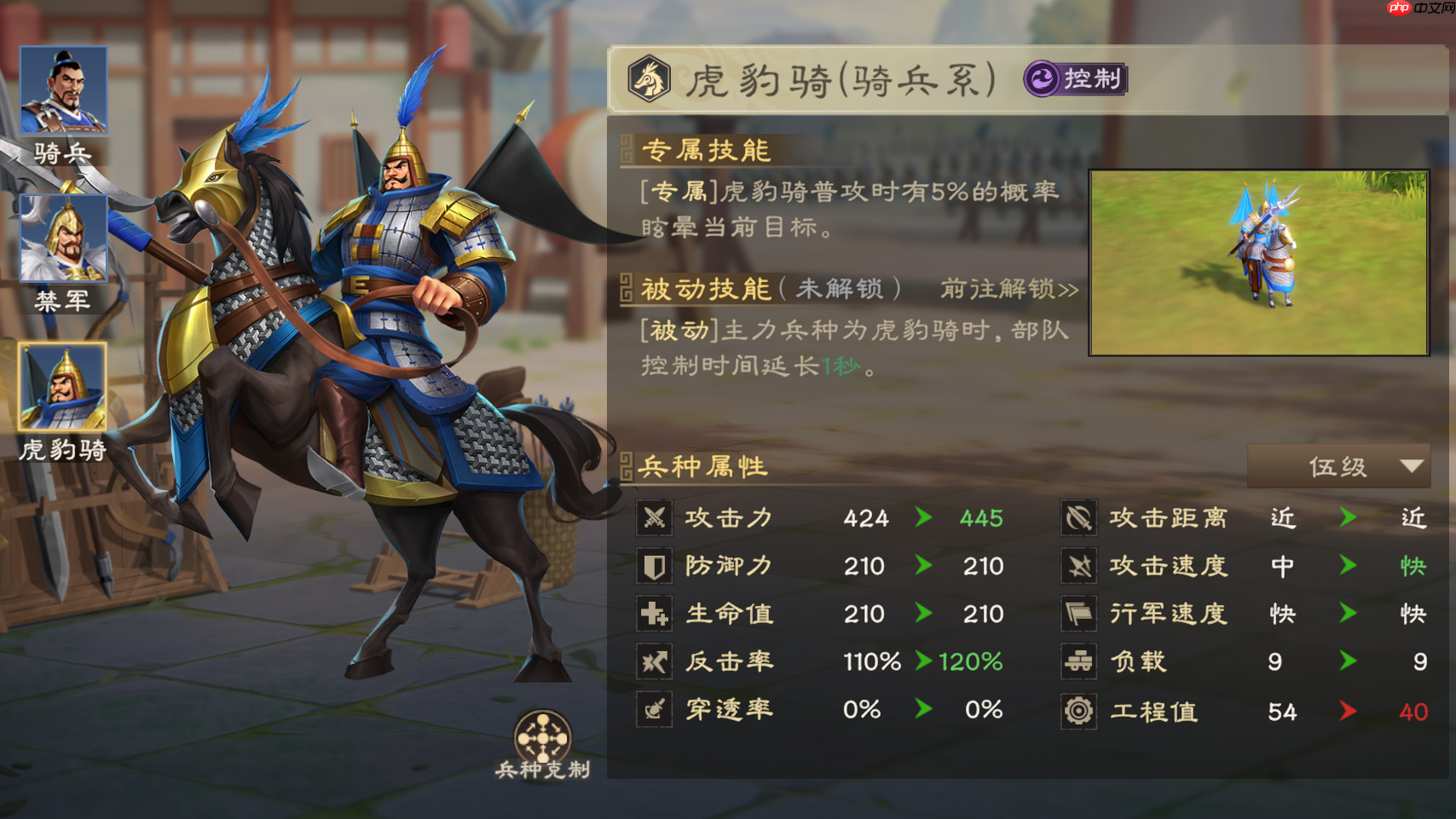Click the 攻击距离 attack range icon
The width and height of the screenshot is (1456, 819).
pos(1078,517)
